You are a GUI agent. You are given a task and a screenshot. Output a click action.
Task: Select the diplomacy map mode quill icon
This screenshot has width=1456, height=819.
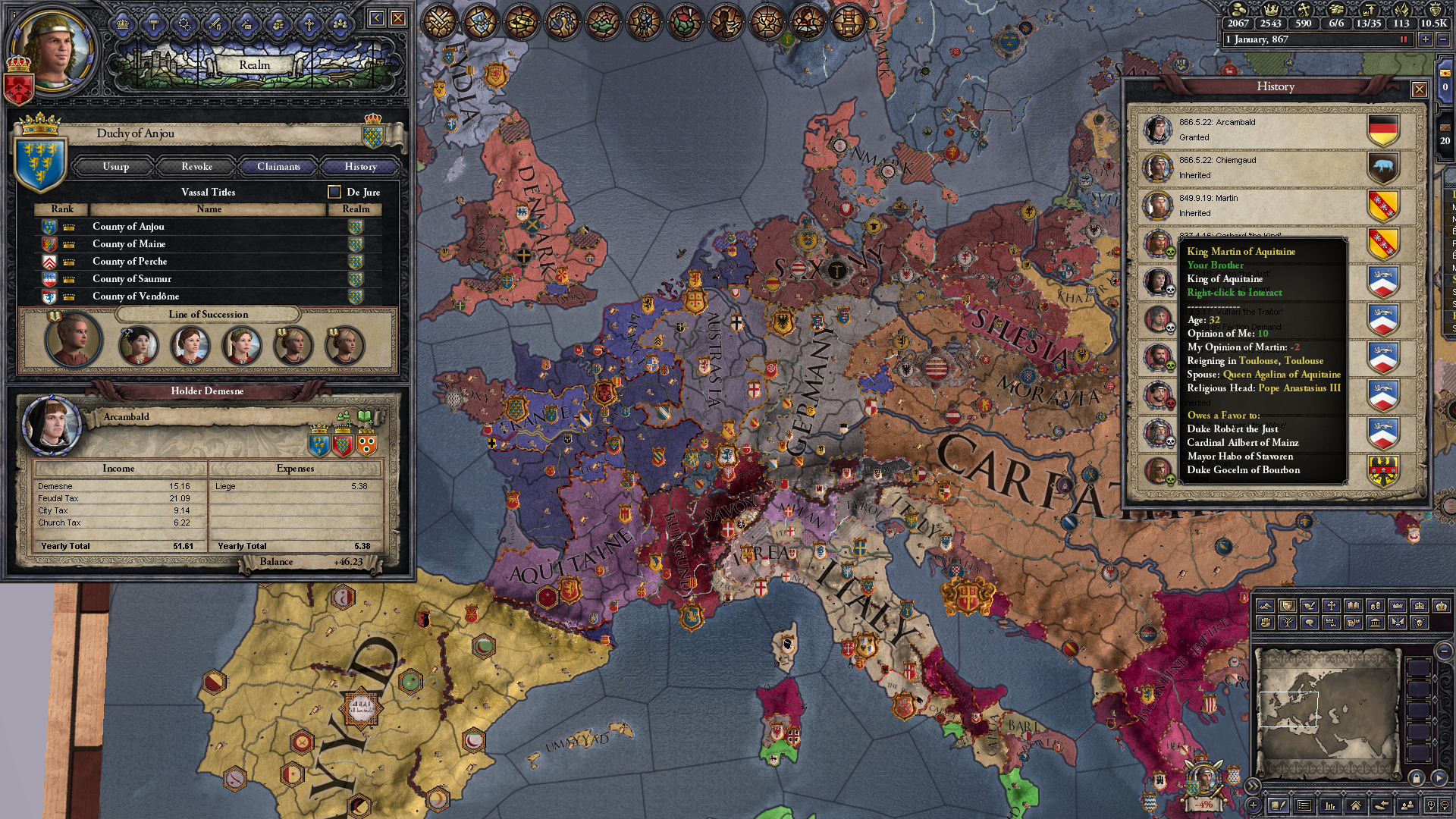1308,606
